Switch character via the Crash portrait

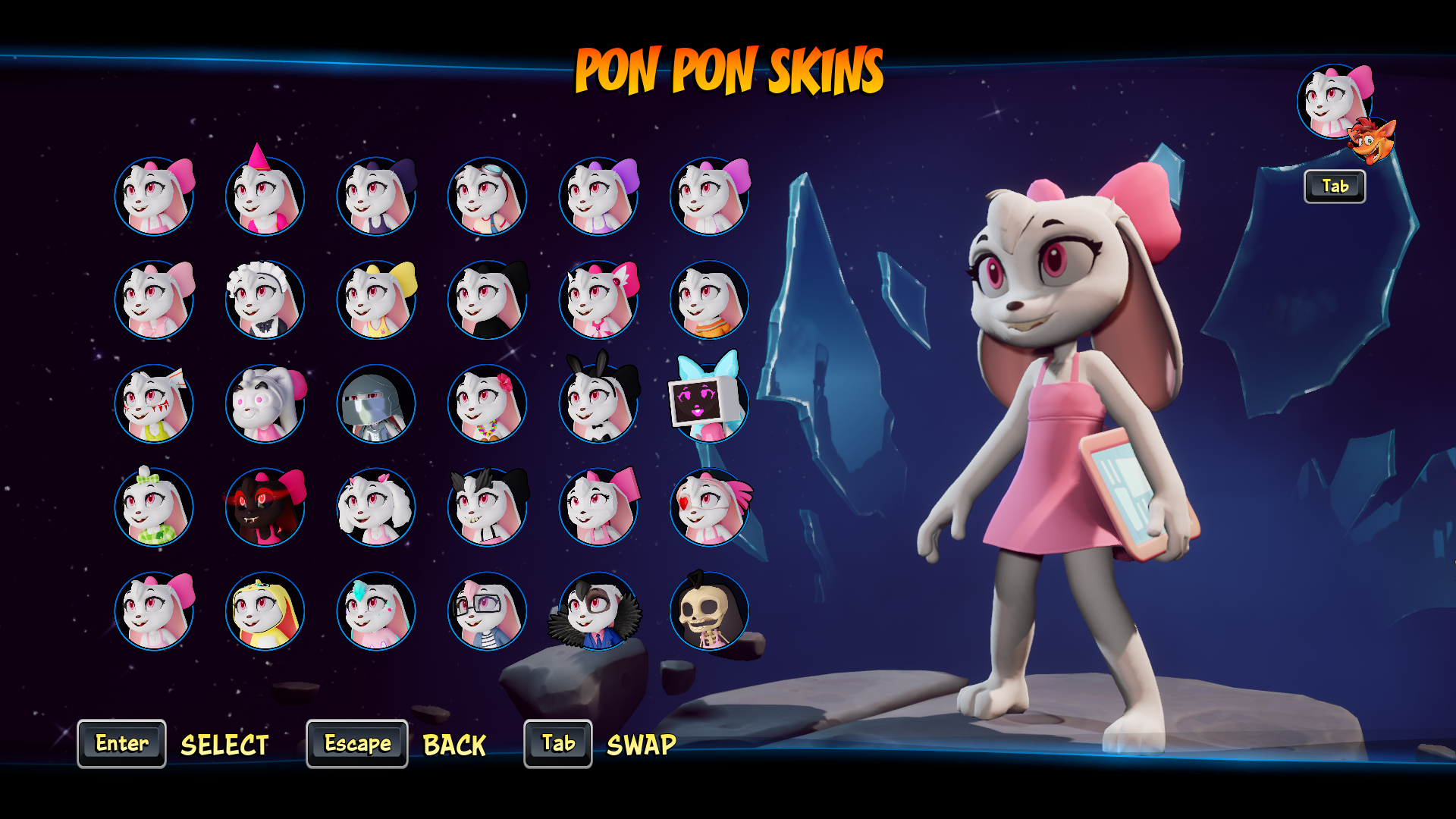[x=1371, y=141]
